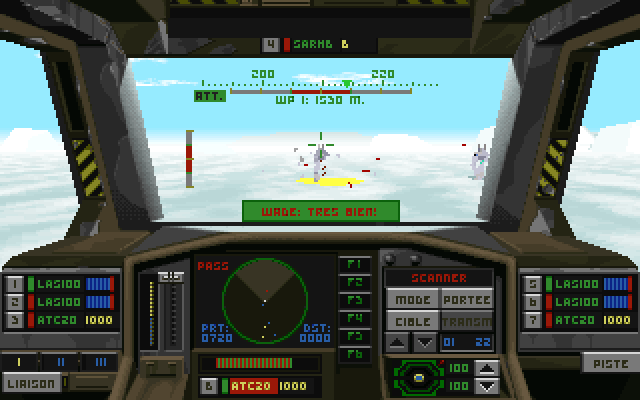
Task: Click the LIAISON button
Action: click(x=31, y=383)
